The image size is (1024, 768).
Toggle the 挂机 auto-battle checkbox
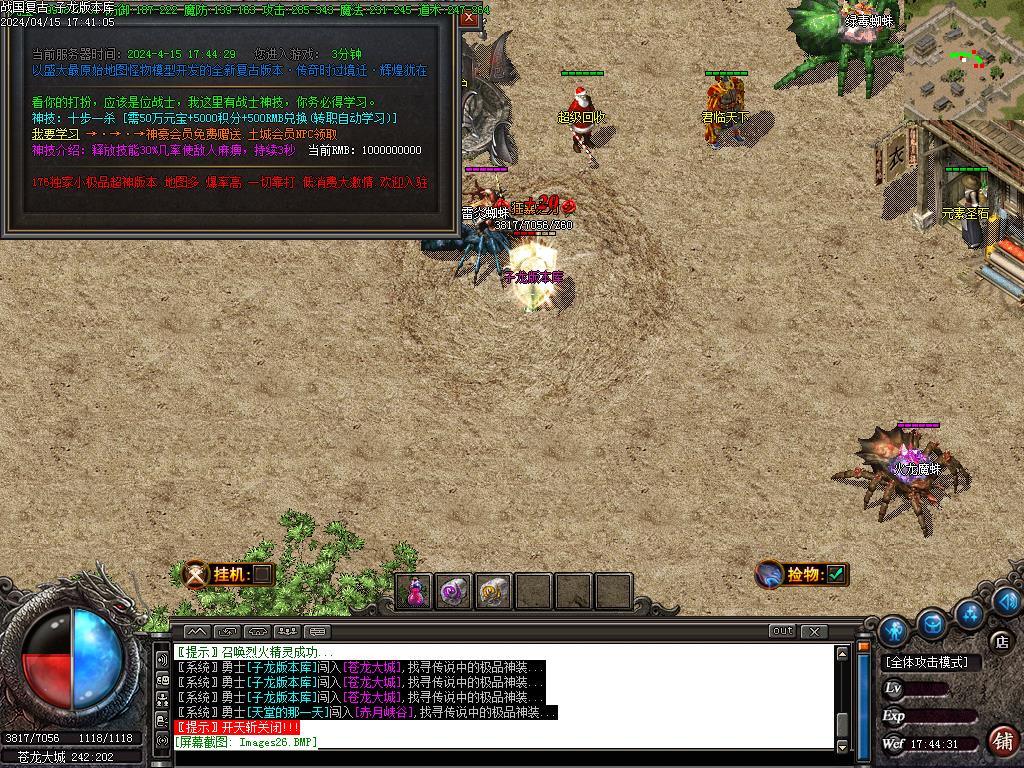(261, 574)
